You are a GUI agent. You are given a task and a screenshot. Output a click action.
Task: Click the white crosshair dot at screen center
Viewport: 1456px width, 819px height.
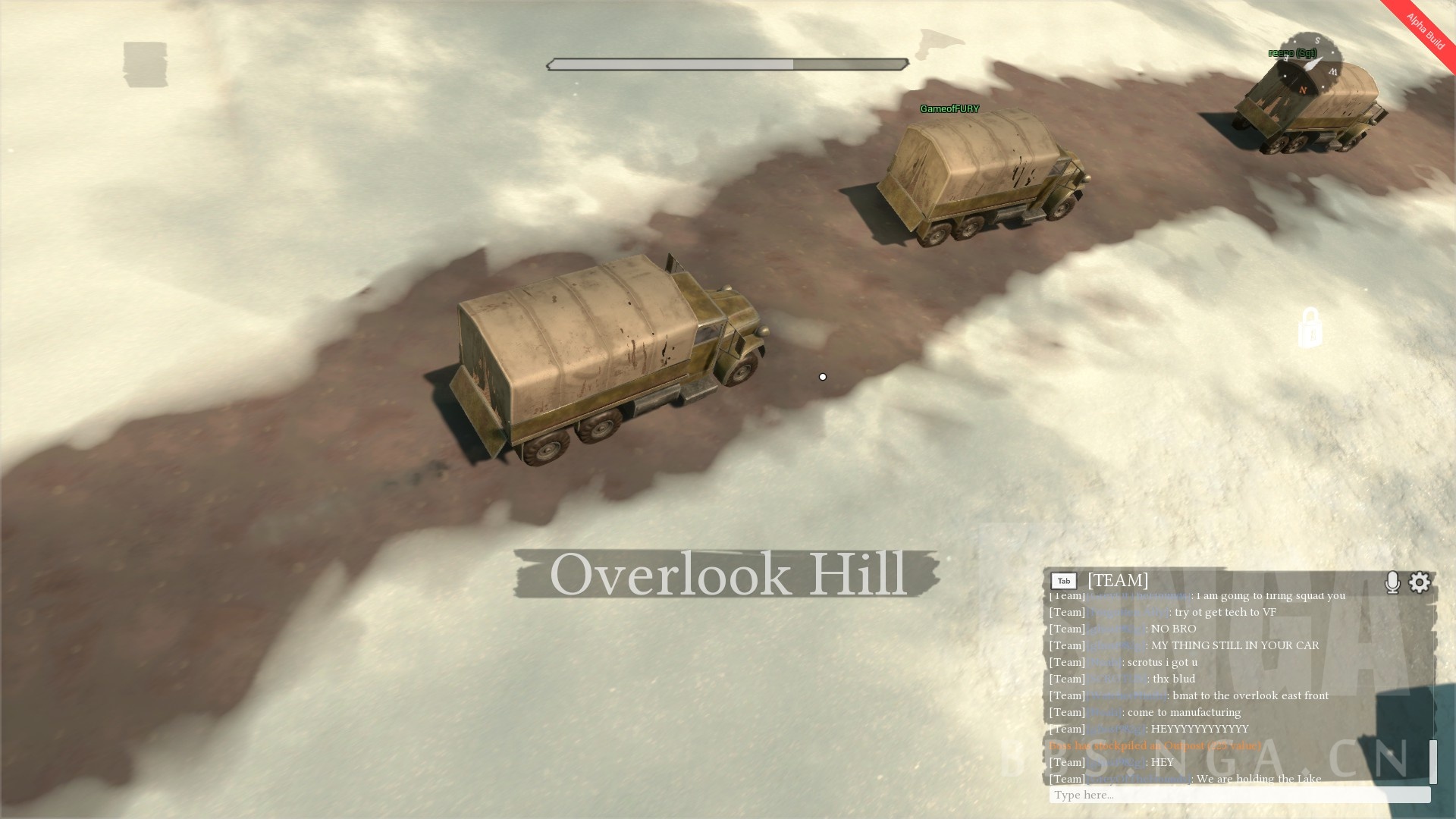coord(823,376)
